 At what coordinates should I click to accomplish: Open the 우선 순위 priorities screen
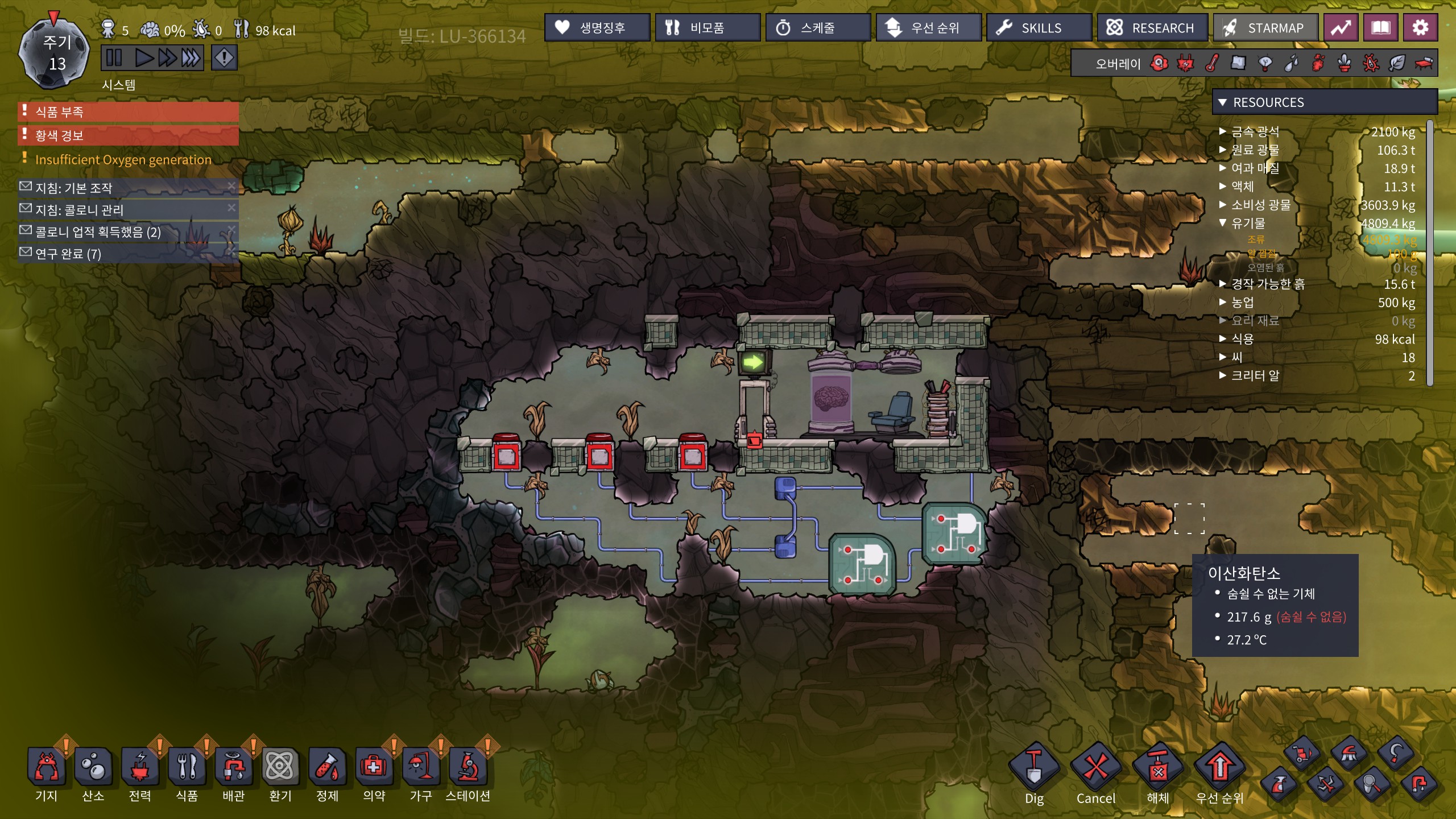pos(928,27)
